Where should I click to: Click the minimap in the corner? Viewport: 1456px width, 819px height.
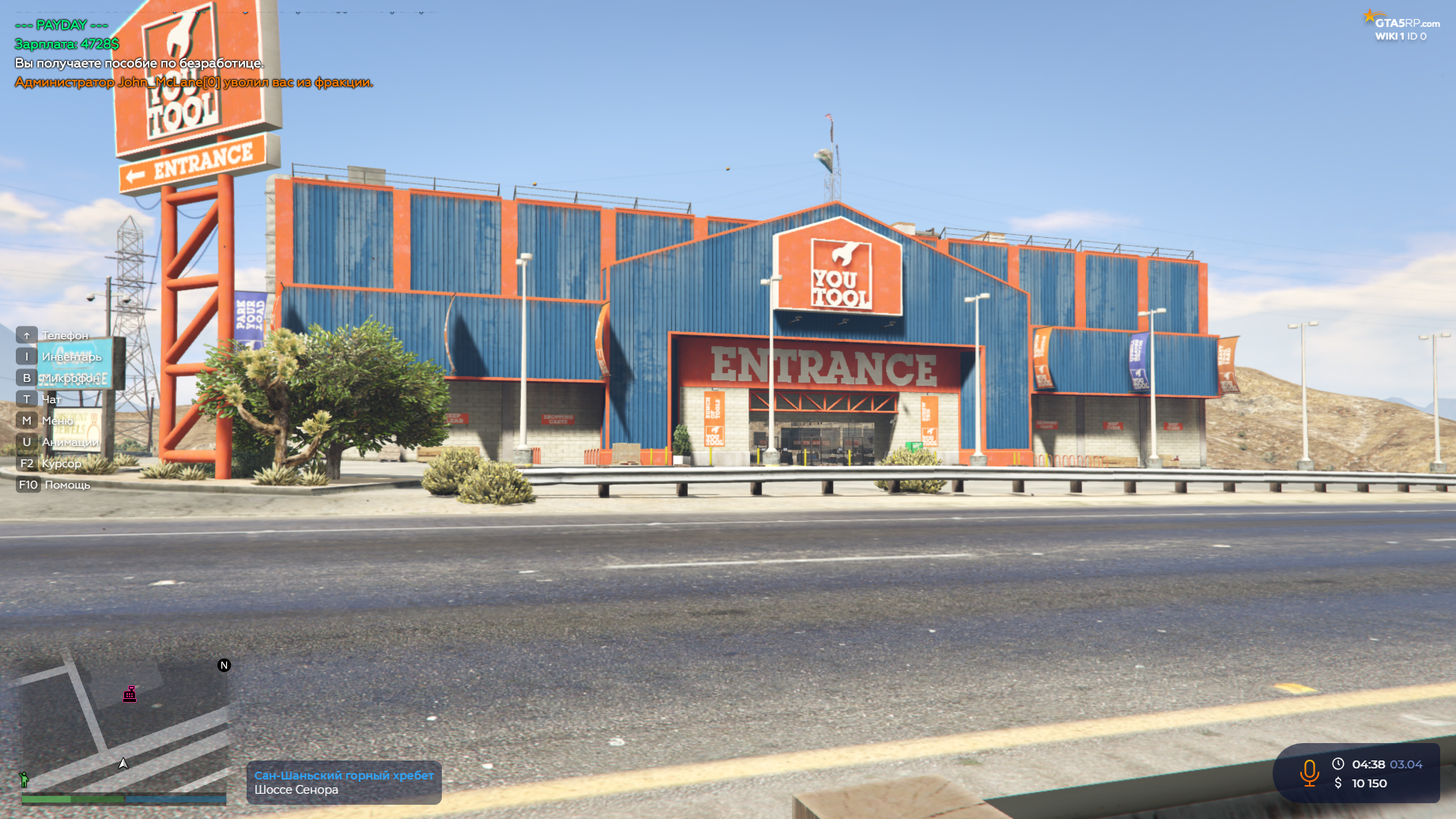(x=124, y=723)
